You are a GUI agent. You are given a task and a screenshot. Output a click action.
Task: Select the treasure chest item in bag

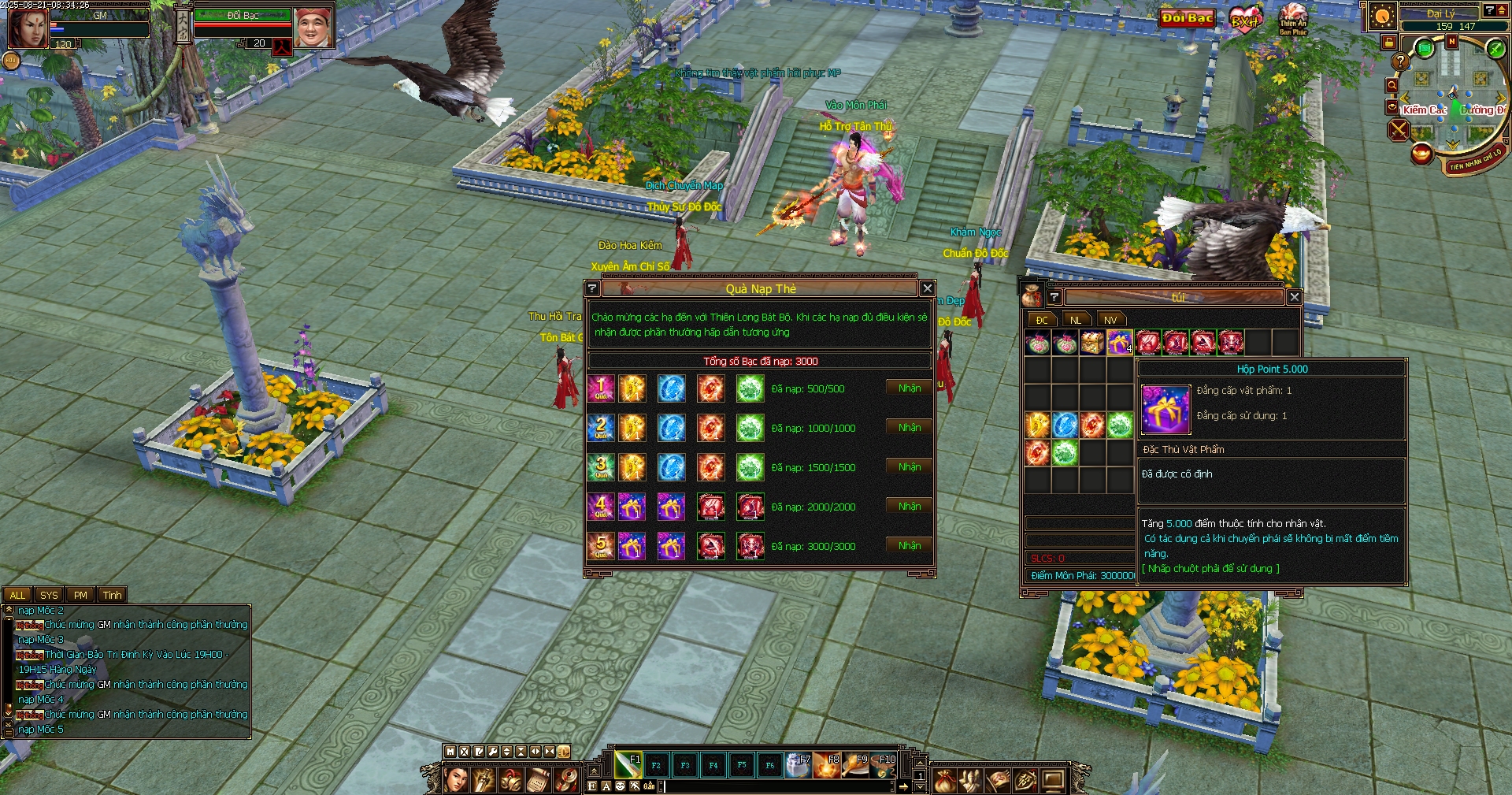pyautogui.click(x=1091, y=343)
